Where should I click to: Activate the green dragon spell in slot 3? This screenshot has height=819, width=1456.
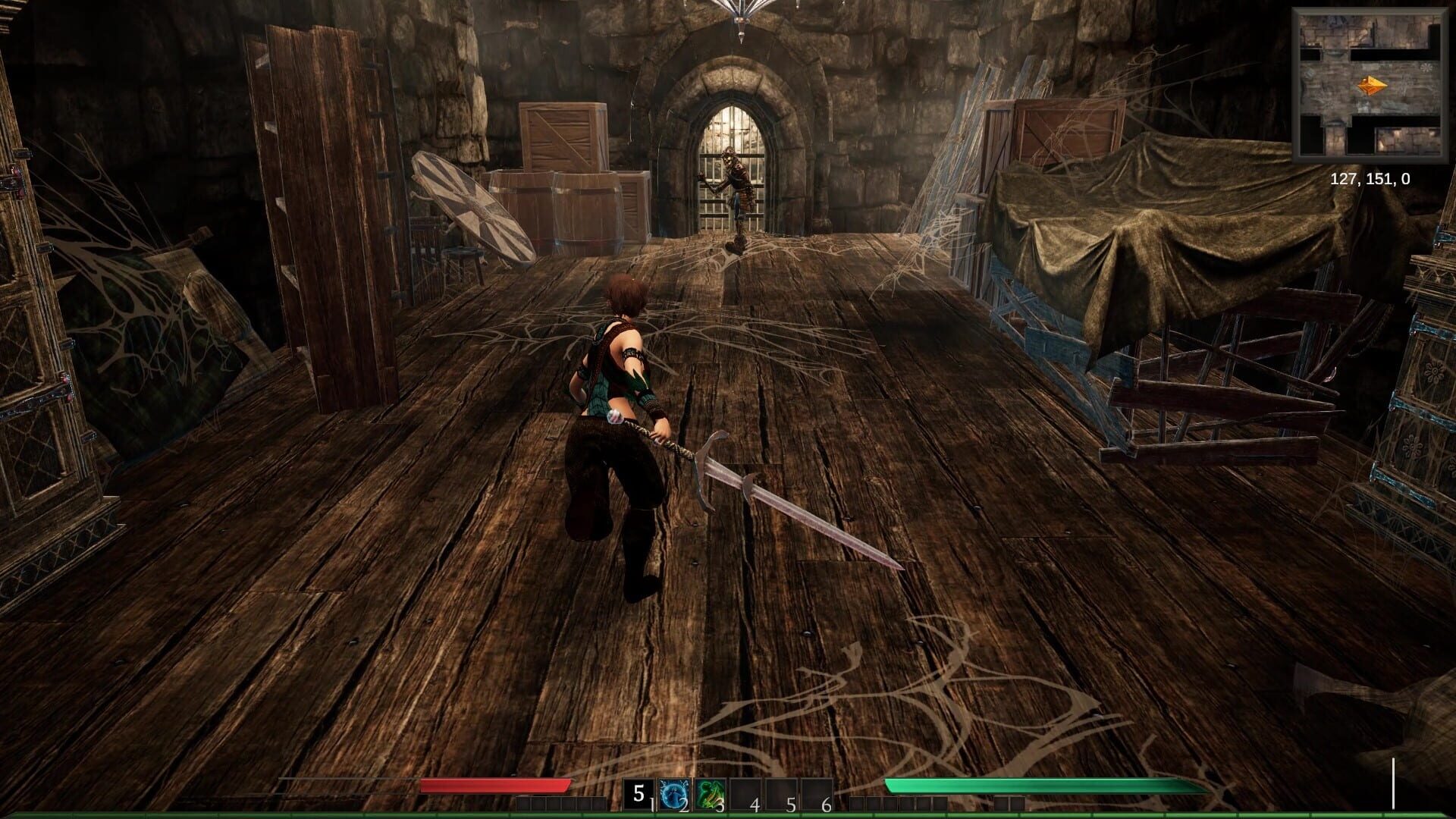point(711,794)
